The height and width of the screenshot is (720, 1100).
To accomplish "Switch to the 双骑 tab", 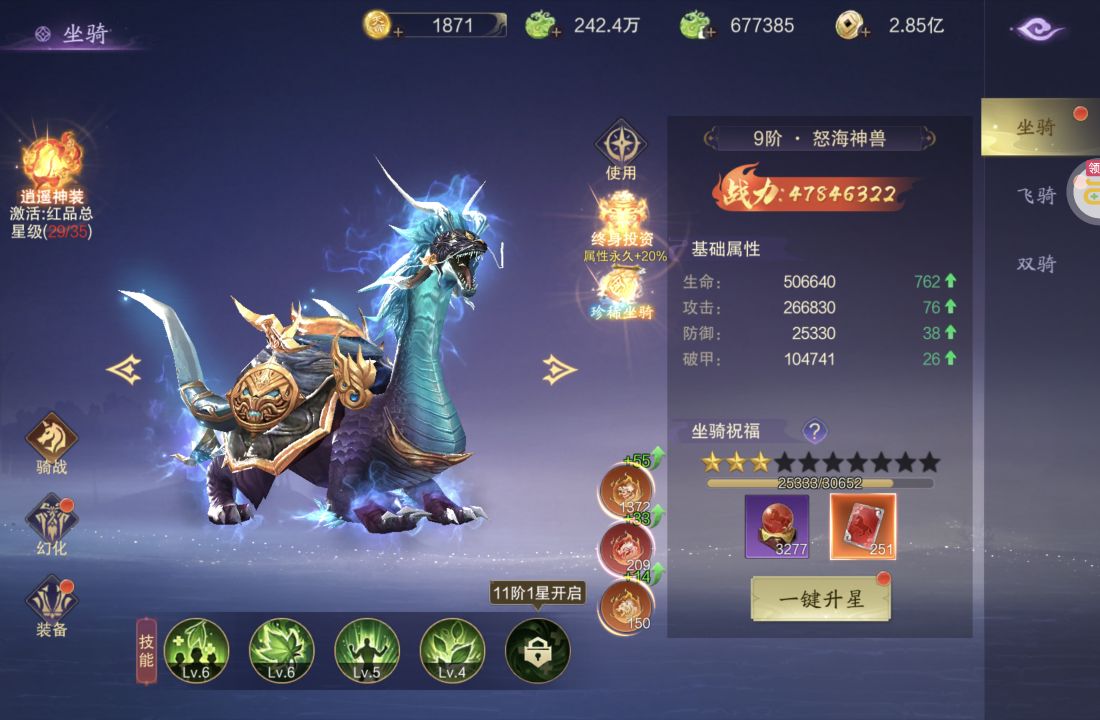I will [1036, 264].
